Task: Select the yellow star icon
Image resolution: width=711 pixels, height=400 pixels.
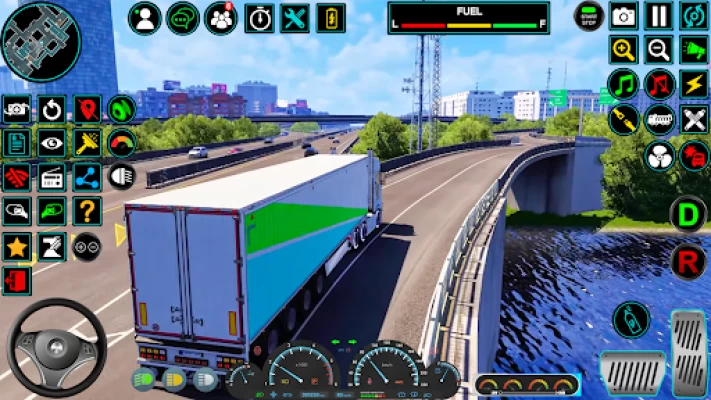Action: (x=16, y=246)
